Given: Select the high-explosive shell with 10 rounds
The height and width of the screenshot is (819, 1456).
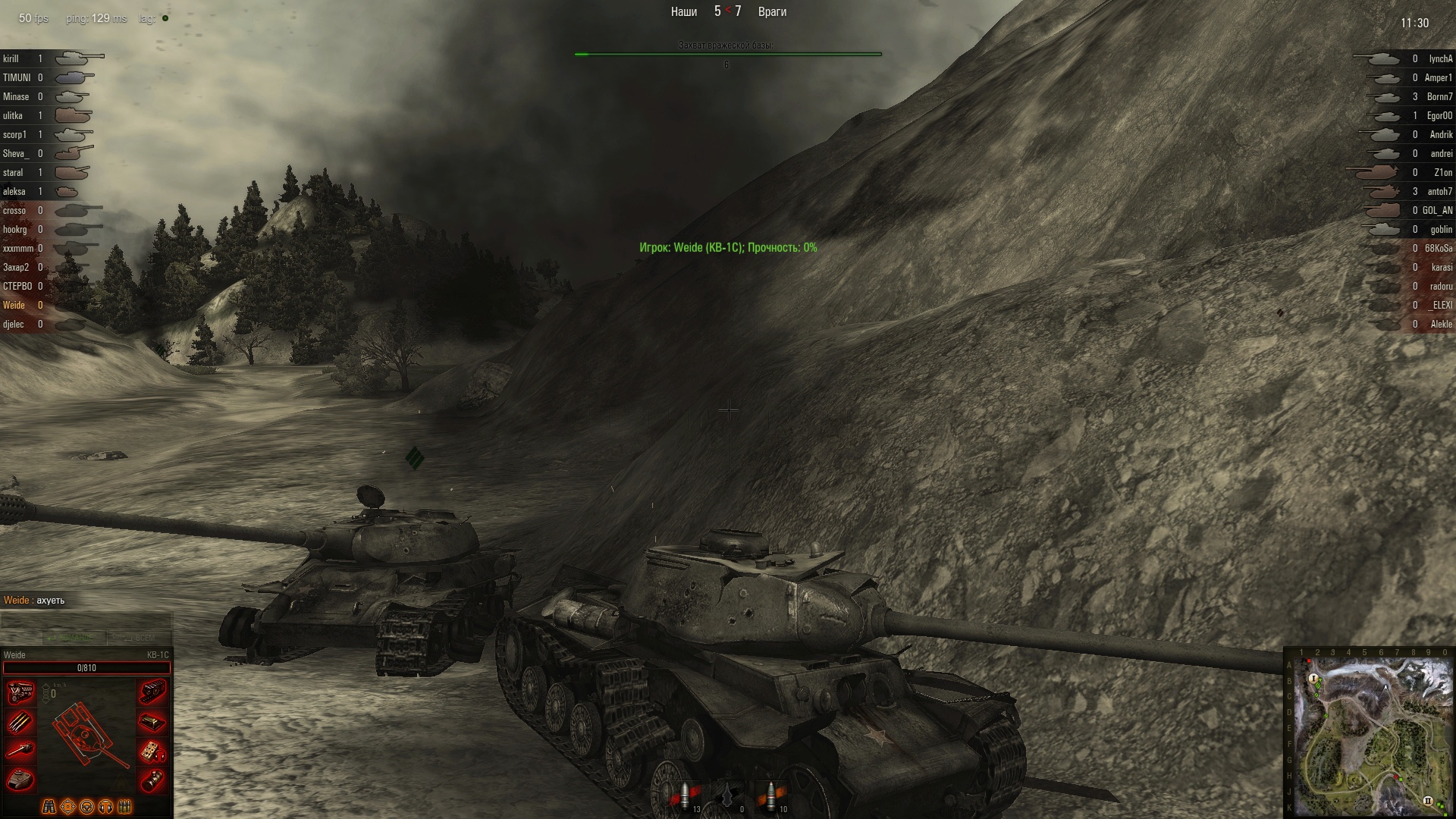Looking at the screenshot, I should 772,798.
